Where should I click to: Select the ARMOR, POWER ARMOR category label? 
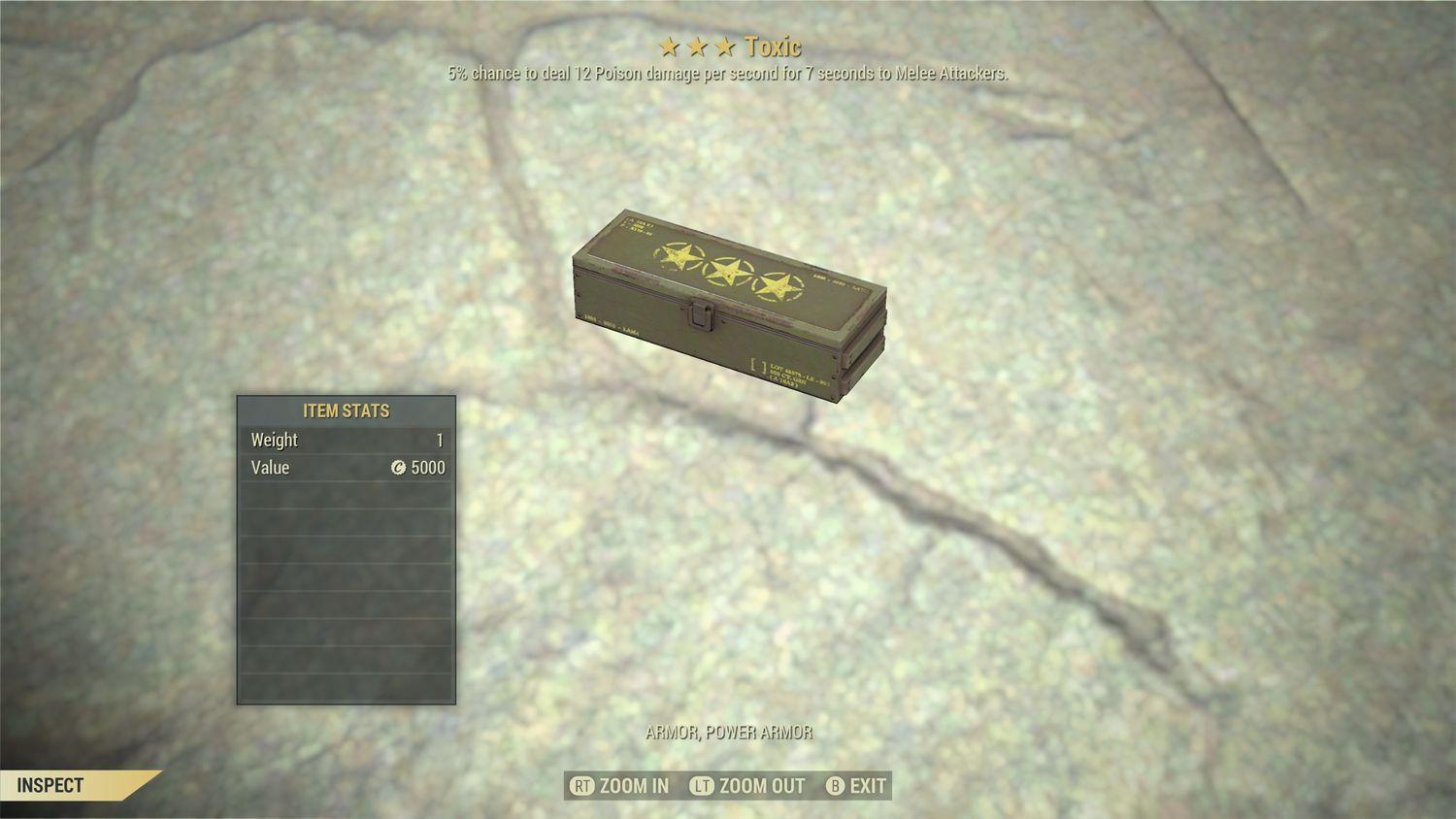(727, 733)
